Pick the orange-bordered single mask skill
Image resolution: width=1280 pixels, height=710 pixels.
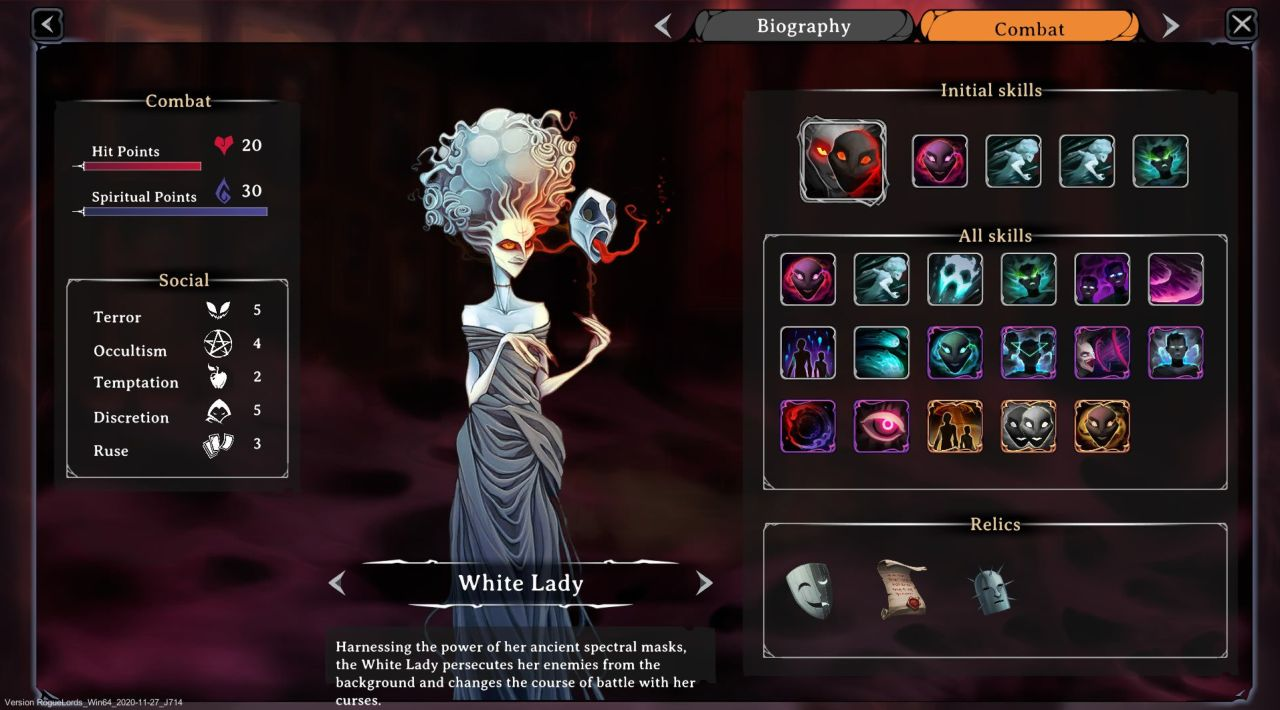point(1102,426)
